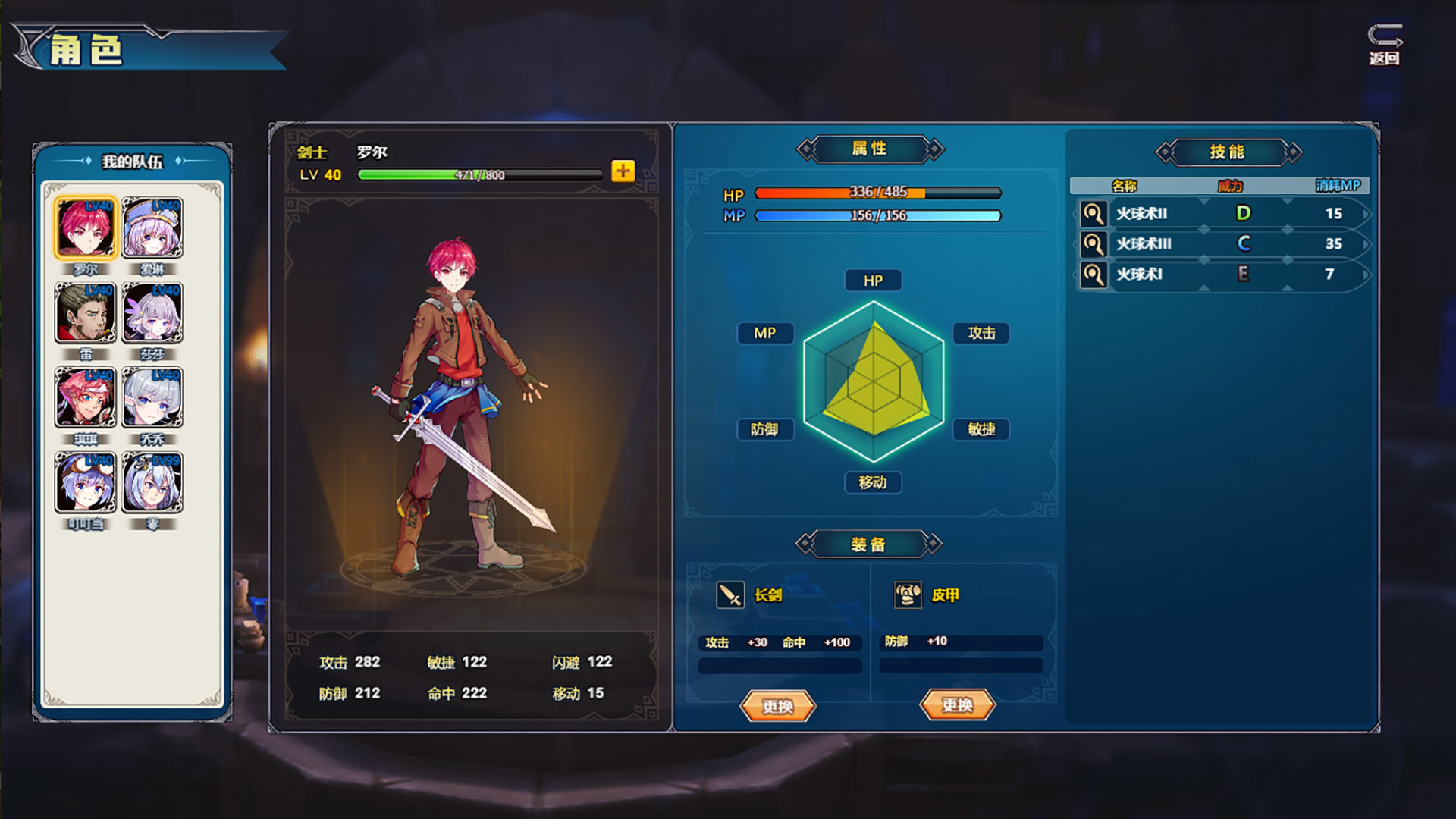1456x819 pixels.
Task: Select the 长剑 weapon equipment slot
Action: (x=730, y=595)
